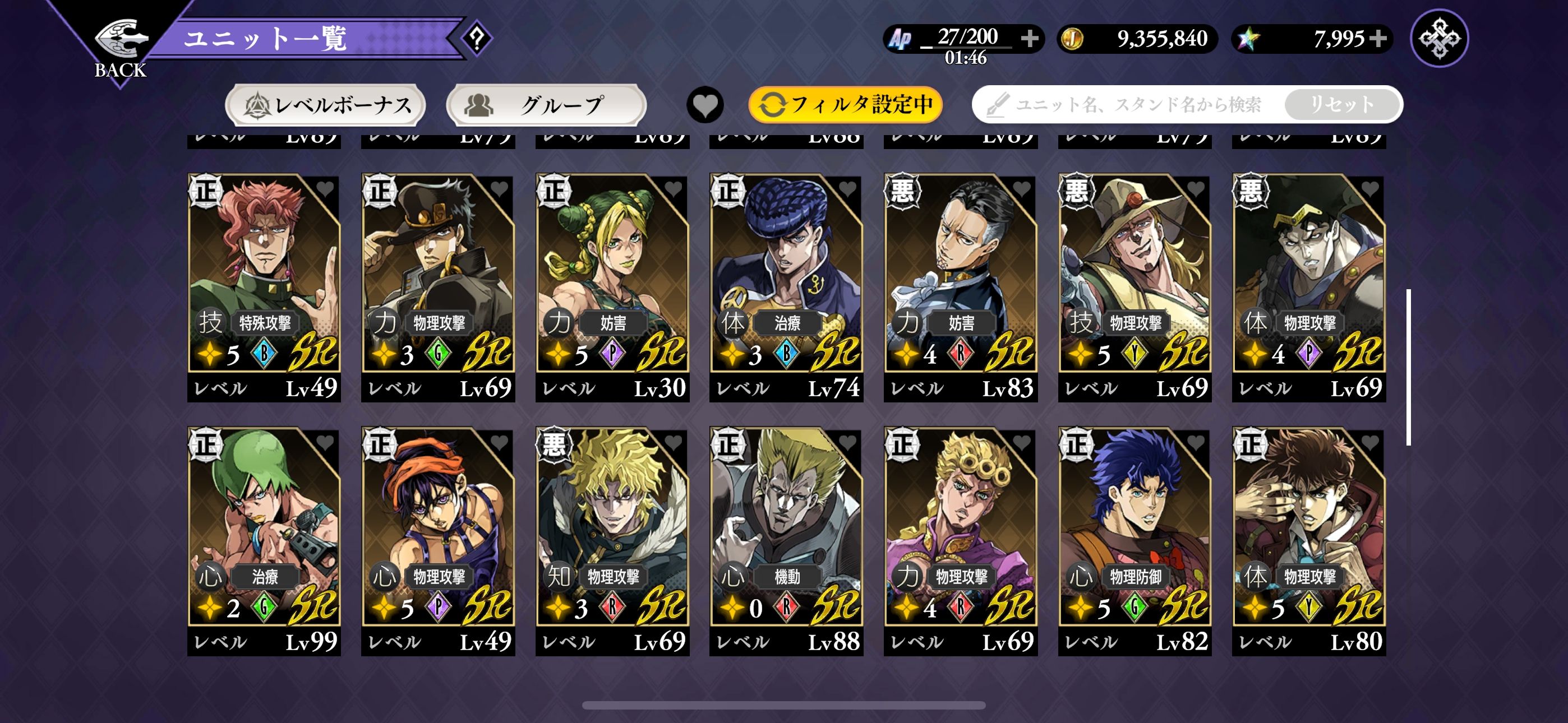Favorite the Lv80 brown-haired unit with heart
Viewport: 1568px width, 723px height.
tap(1369, 442)
